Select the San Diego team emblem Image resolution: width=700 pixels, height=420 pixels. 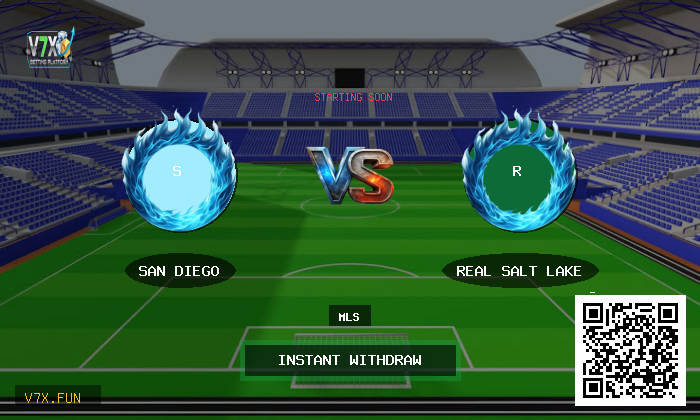(178, 172)
